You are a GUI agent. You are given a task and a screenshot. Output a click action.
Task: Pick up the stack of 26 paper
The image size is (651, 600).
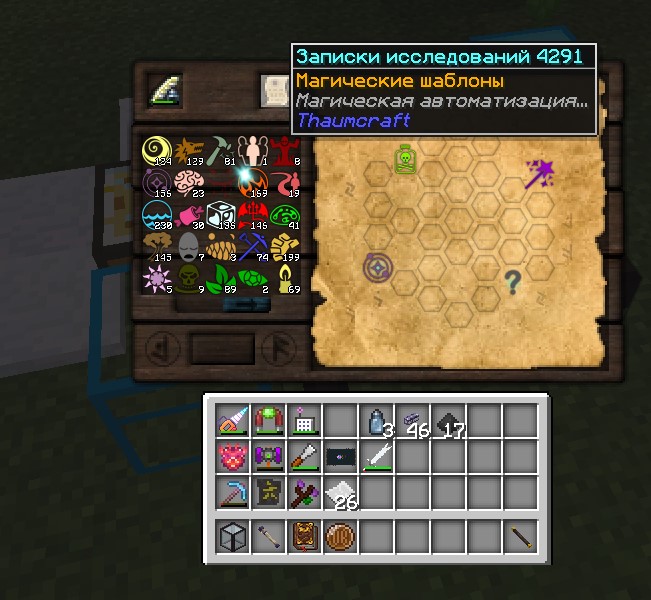[340, 493]
